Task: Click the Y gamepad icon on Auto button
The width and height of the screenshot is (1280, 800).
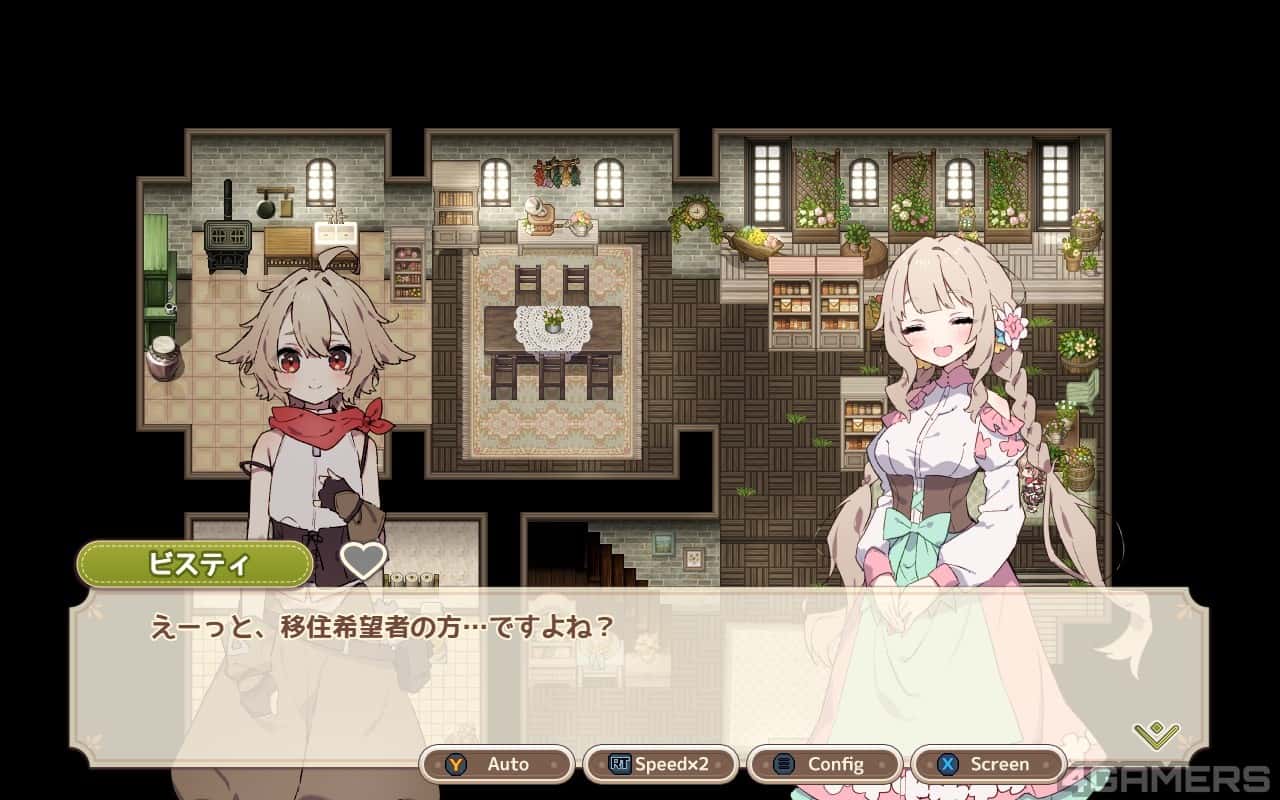Action: (x=458, y=763)
